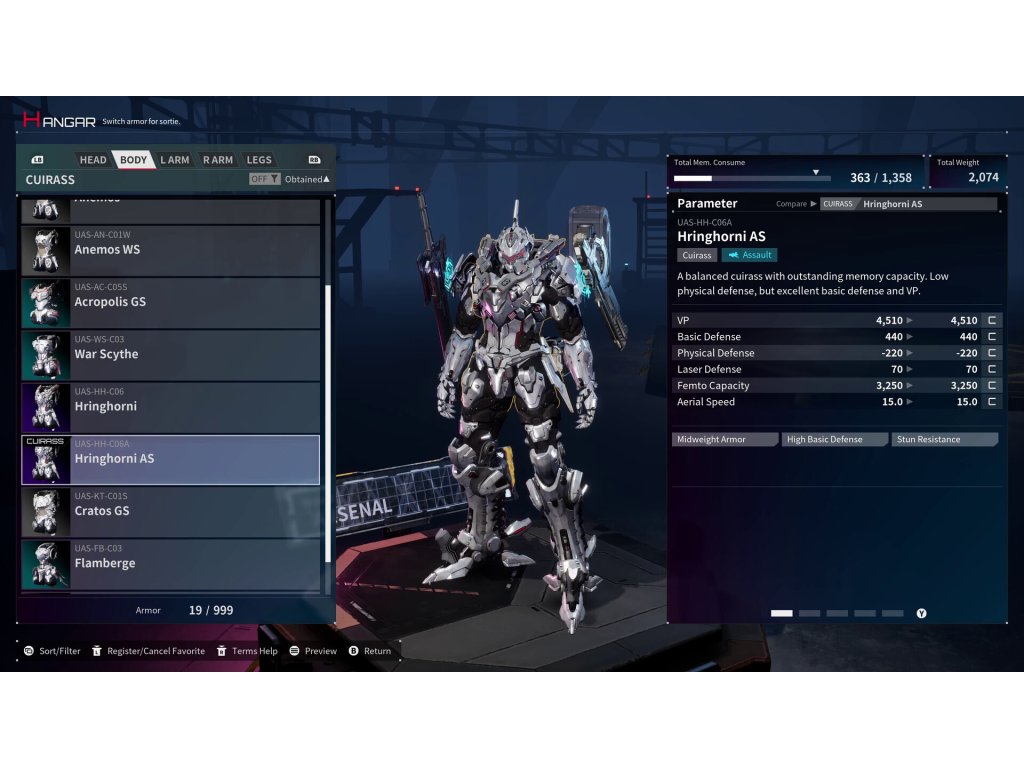Choose the Hringhorni AS cuirass
This screenshot has height=768, width=1024.
(x=171, y=459)
